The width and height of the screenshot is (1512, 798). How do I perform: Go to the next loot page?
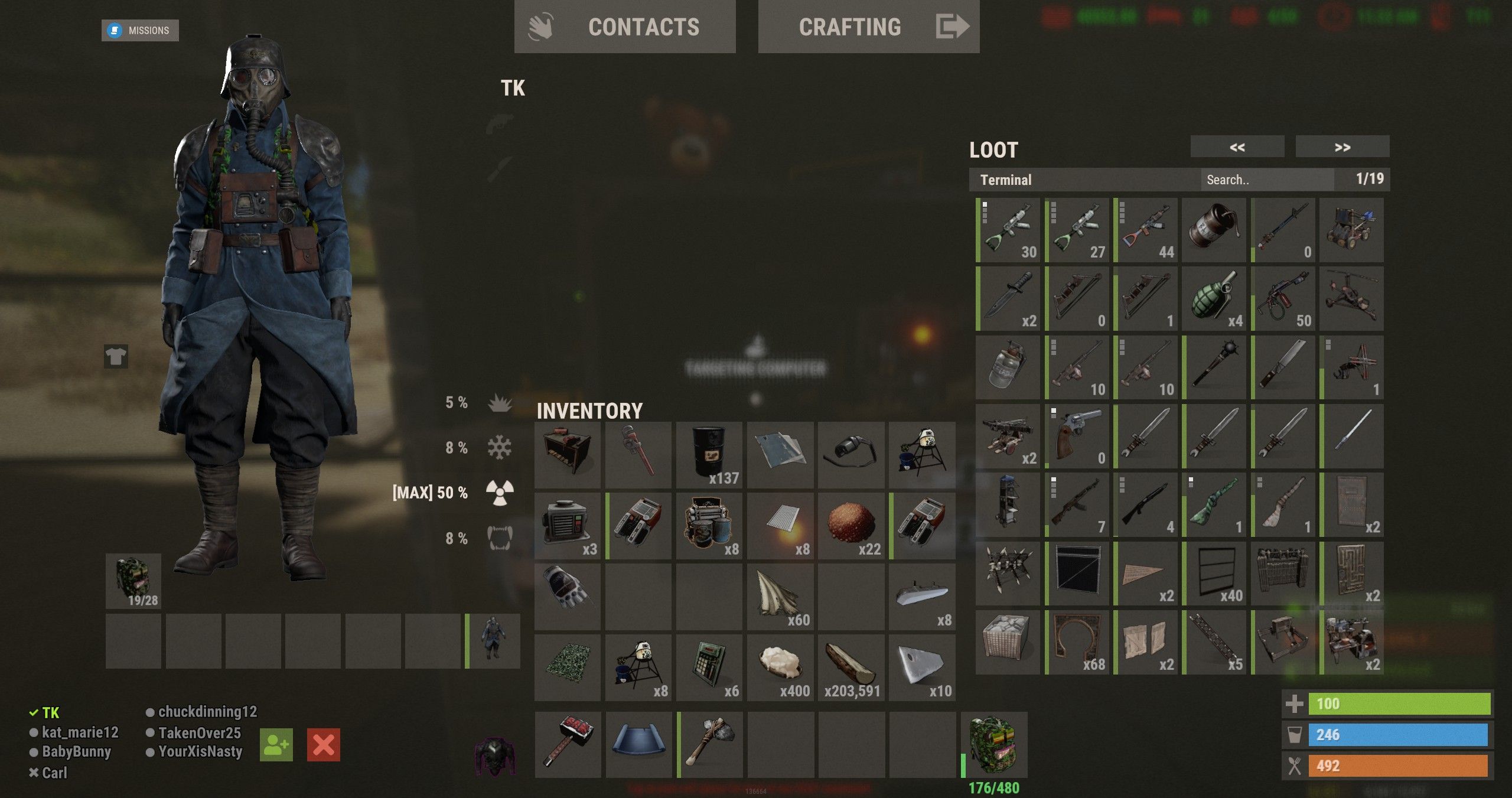[1342, 147]
